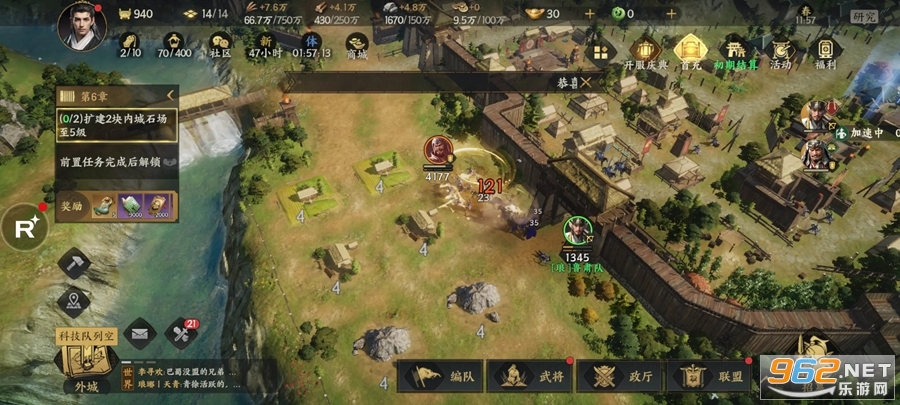Screen dimensions: 900x405
Task: Click the 研究 research button
Action: [x=863, y=16]
